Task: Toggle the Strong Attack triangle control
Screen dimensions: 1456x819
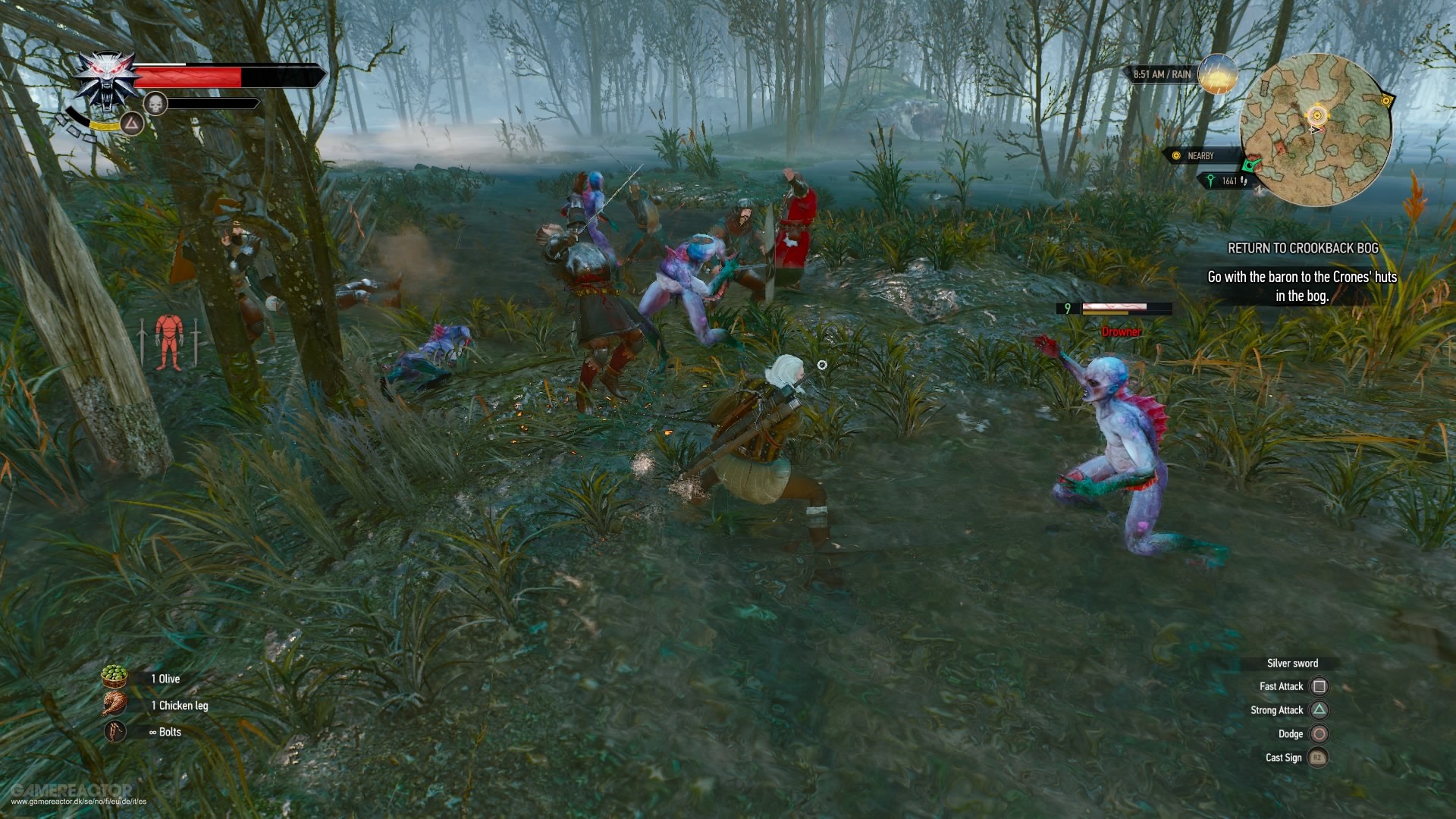Action: [1319, 710]
